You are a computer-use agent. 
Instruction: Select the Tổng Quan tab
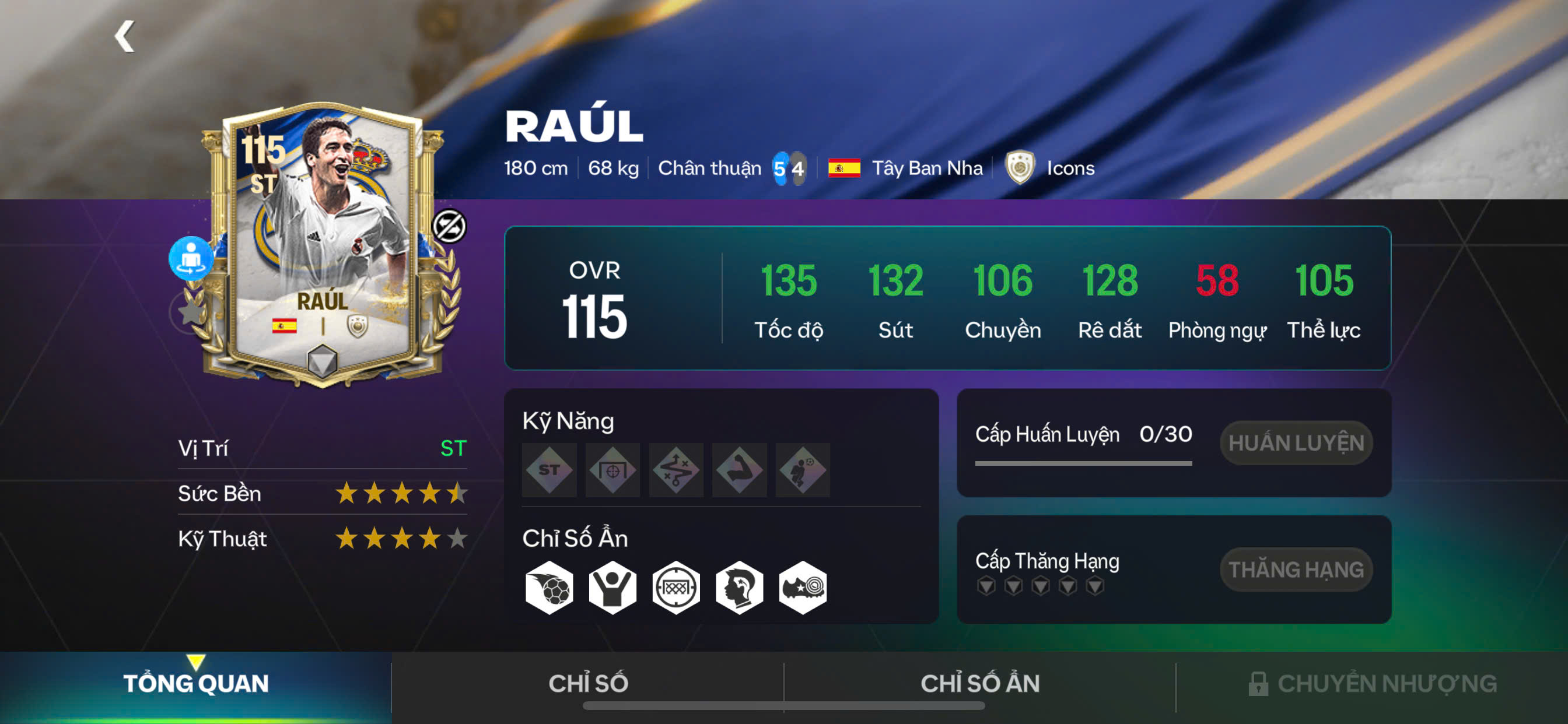(x=195, y=683)
